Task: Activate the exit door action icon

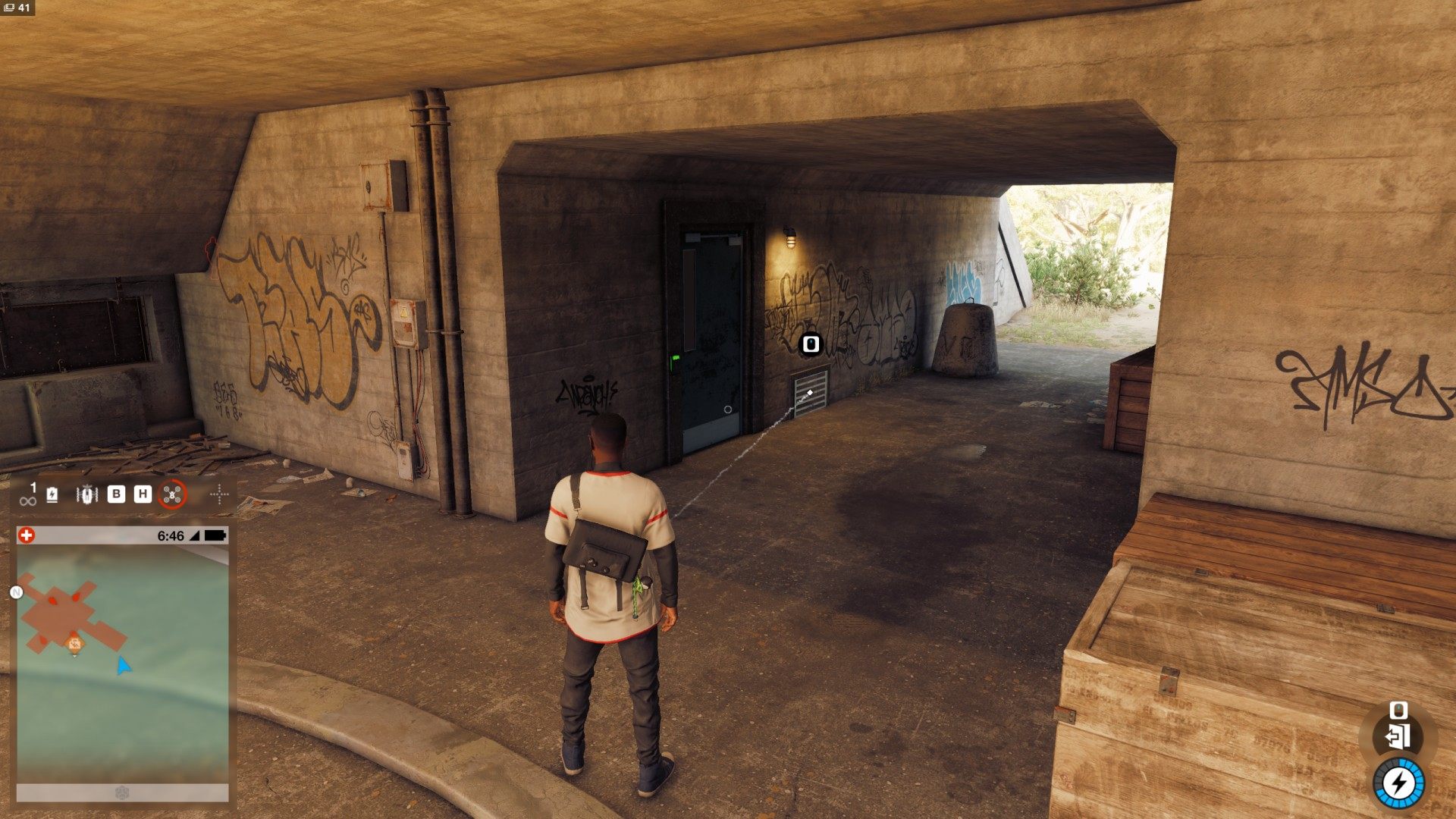Action: (1397, 736)
